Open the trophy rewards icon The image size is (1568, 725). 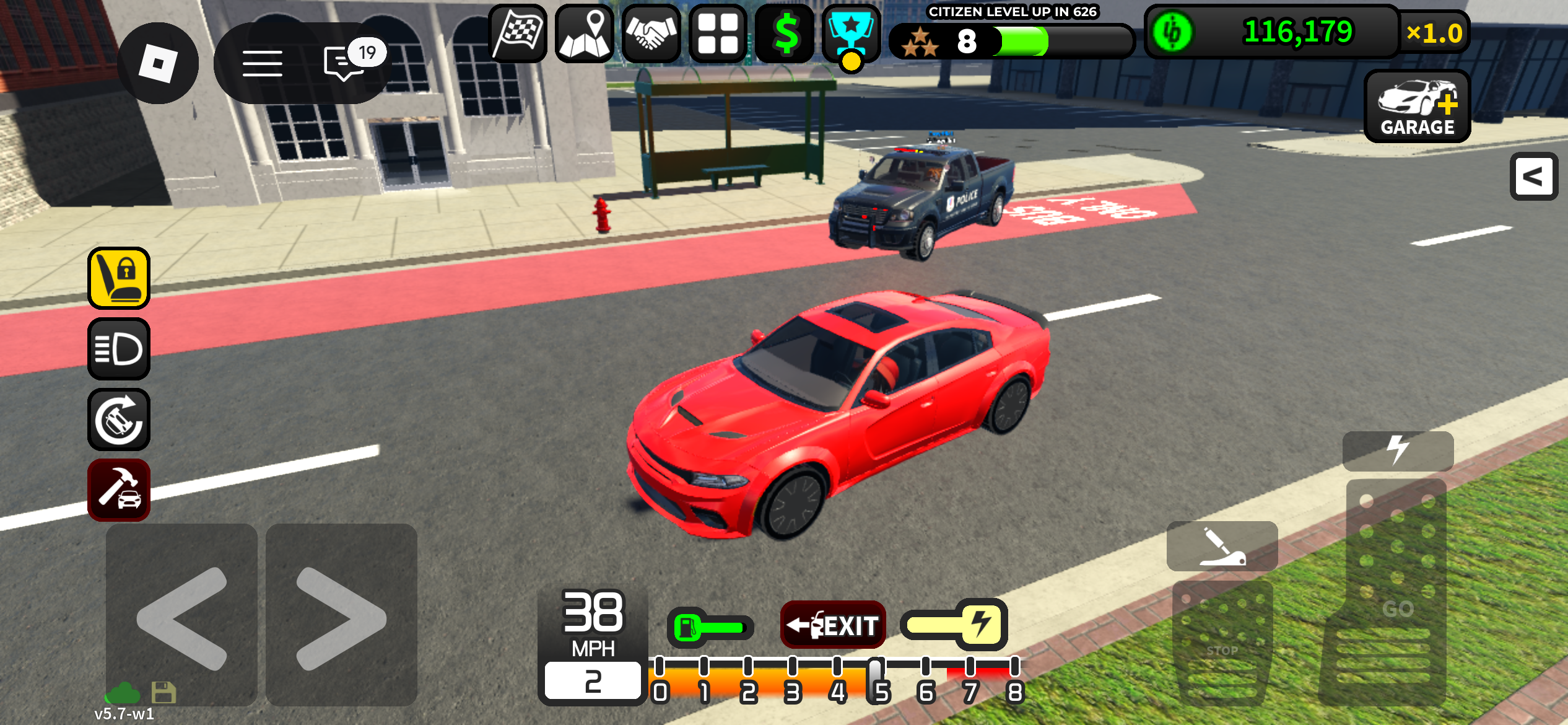click(852, 33)
